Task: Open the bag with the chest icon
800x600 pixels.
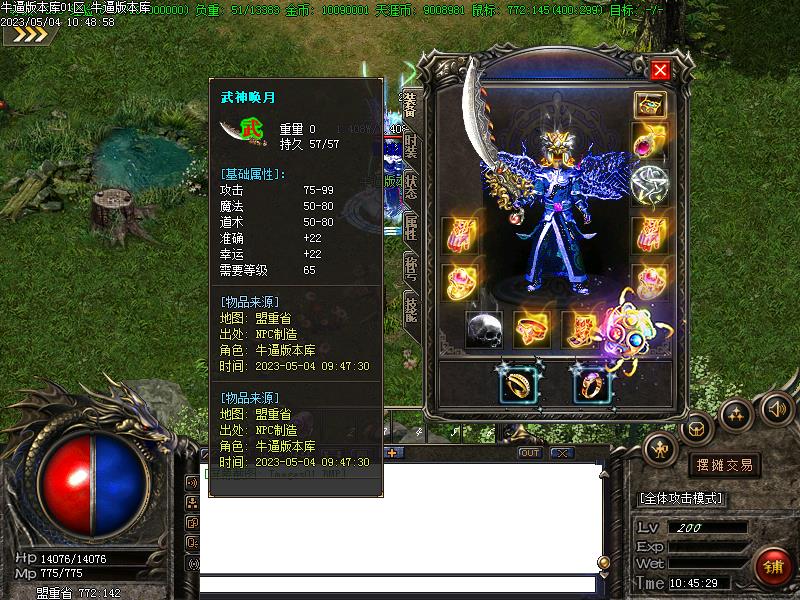Action: (x=697, y=430)
